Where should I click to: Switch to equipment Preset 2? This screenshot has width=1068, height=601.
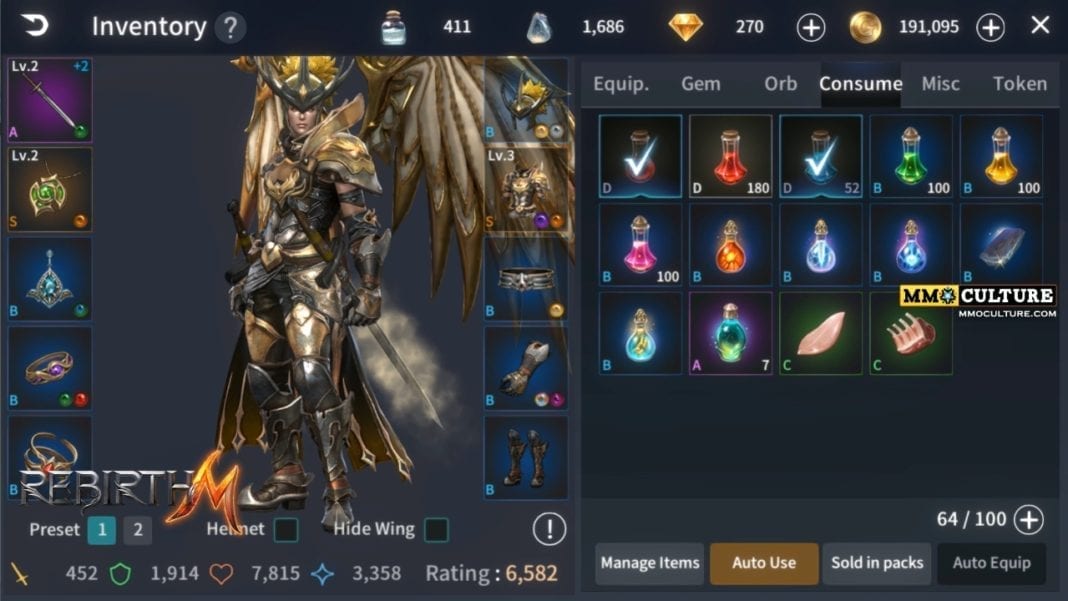pos(138,530)
